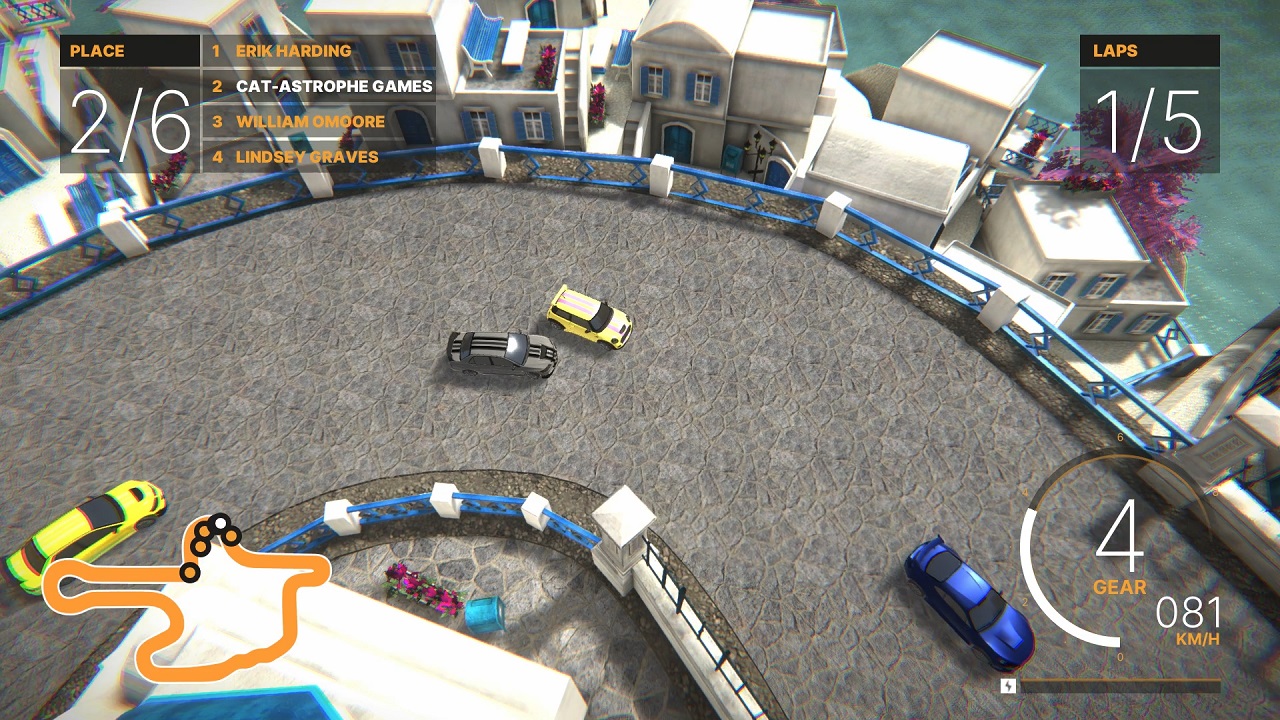Select the blue car on the track

tap(955, 600)
